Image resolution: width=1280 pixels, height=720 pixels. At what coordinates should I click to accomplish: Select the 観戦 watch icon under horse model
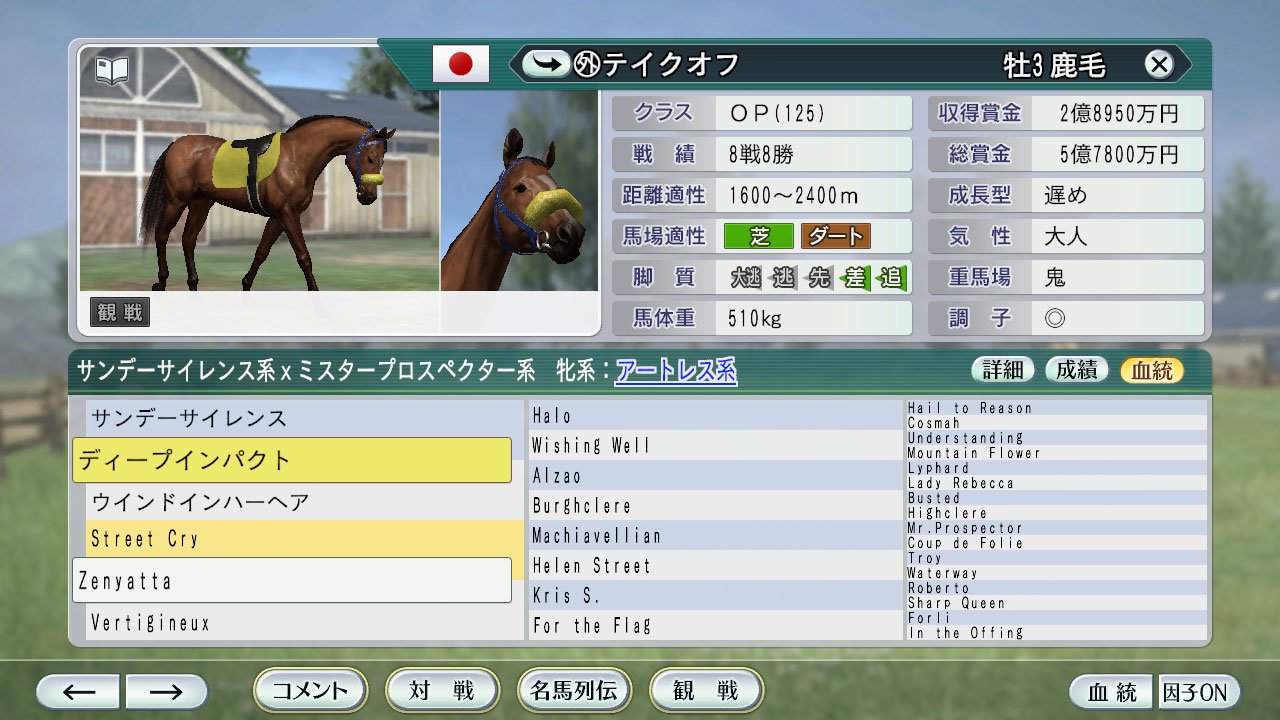pos(120,311)
